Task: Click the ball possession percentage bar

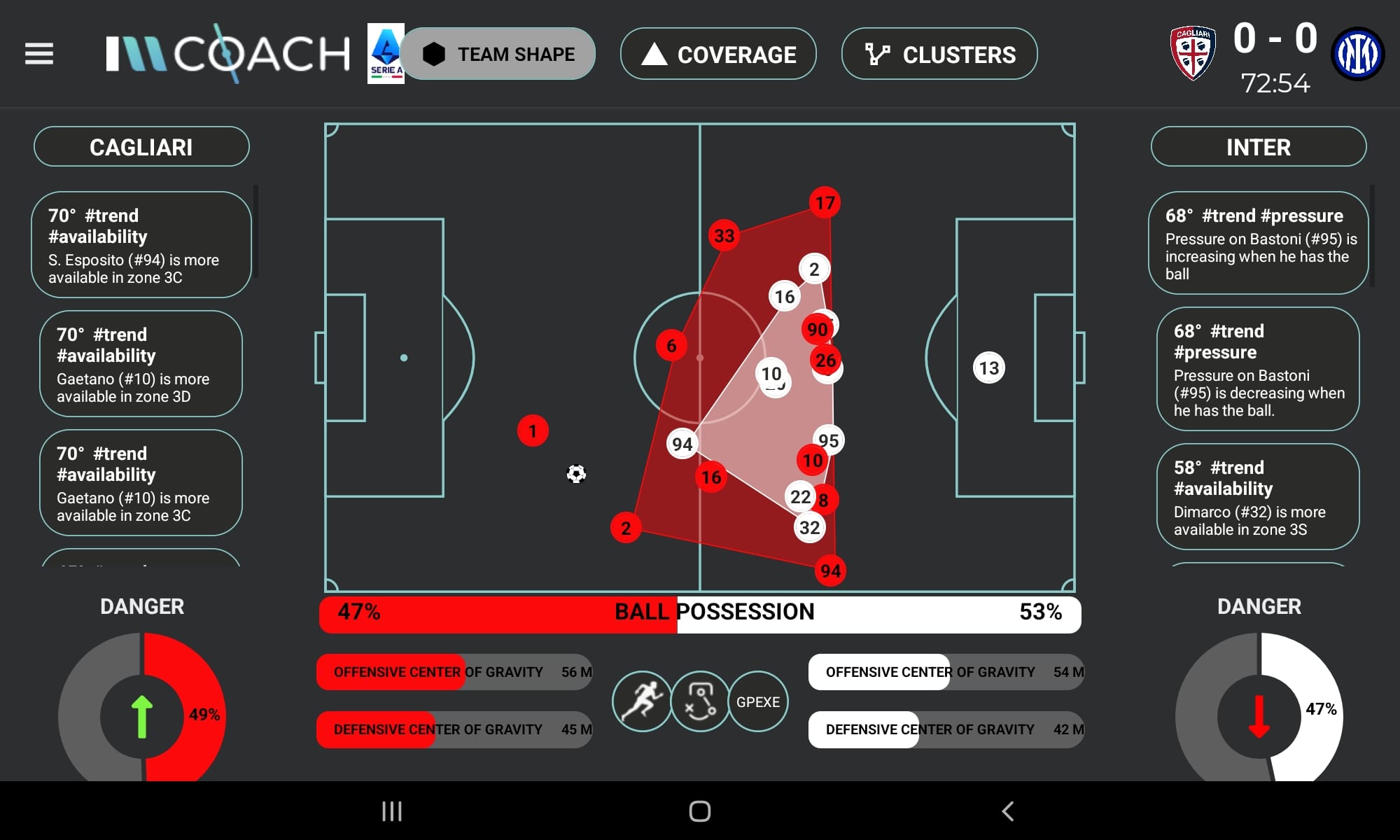Action: pos(700,614)
